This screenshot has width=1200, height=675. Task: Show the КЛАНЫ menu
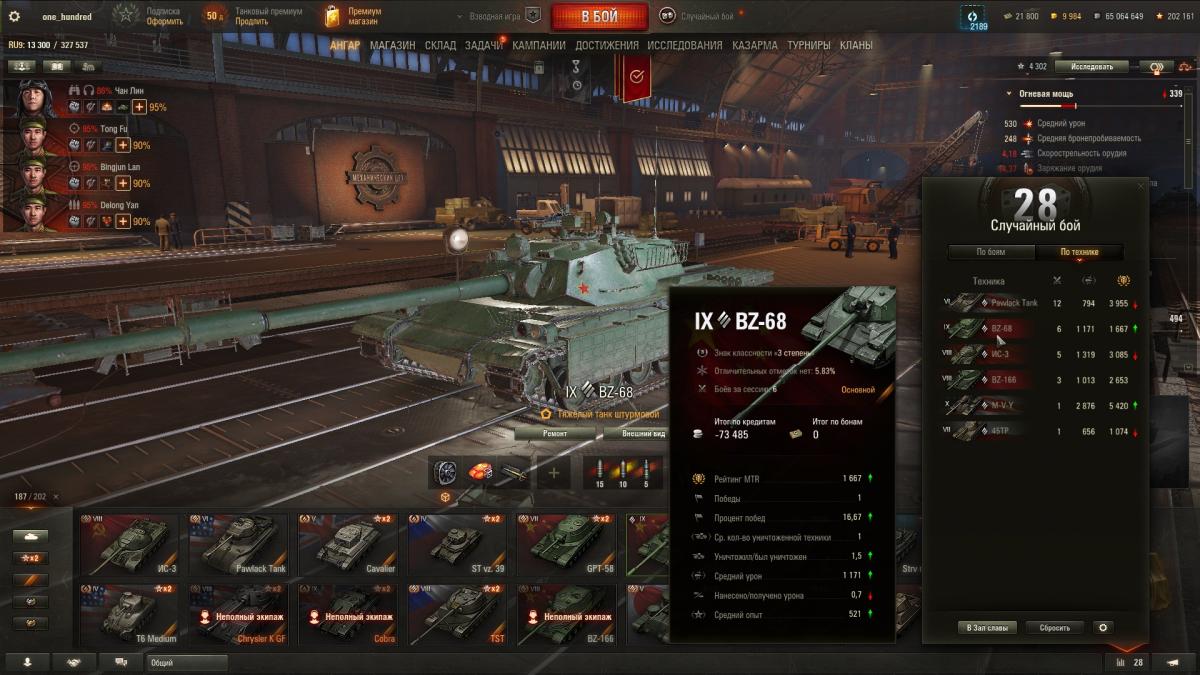click(856, 45)
